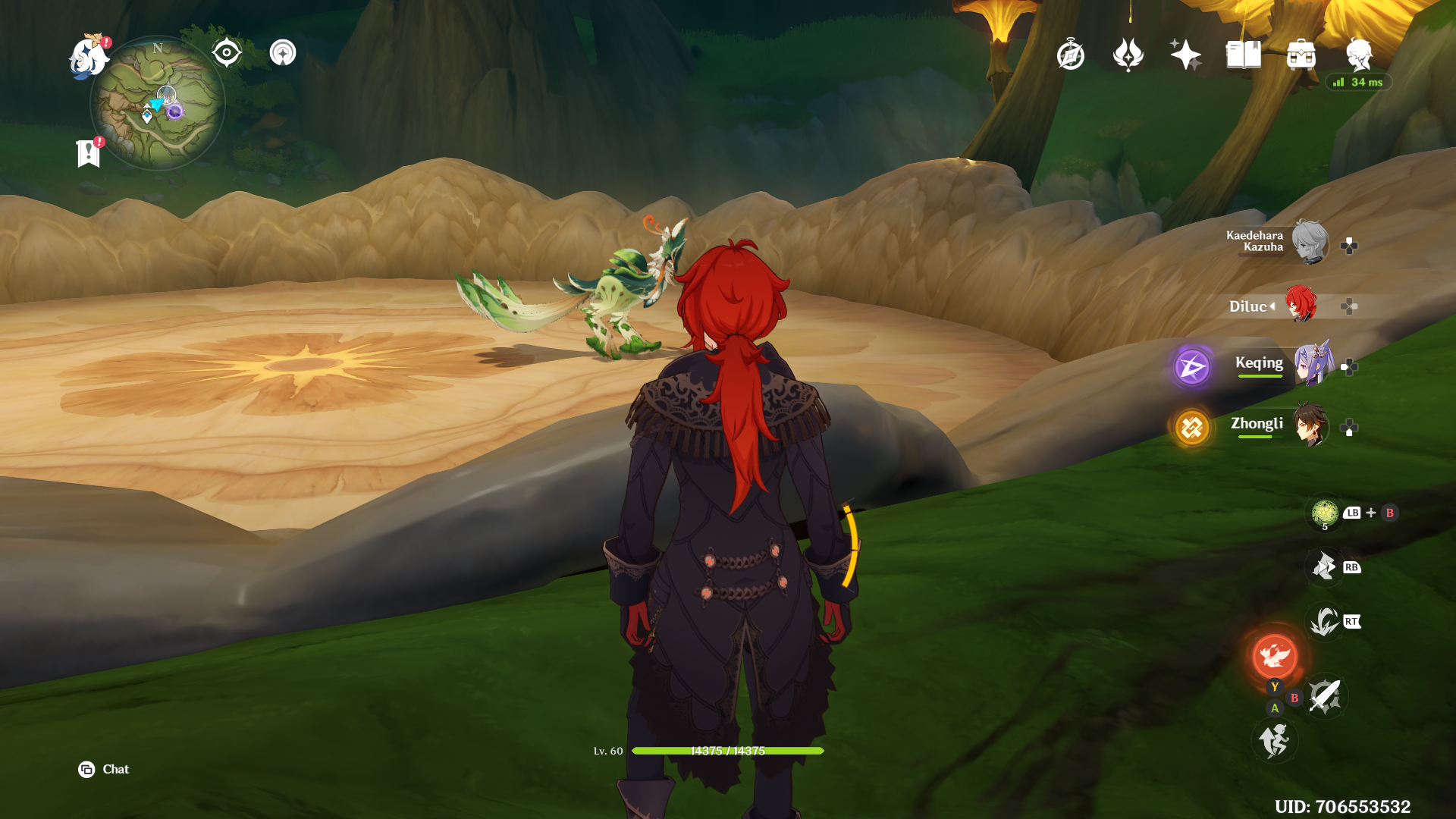This screenshot has height=819, width=1456.
Task: Activate the Elemental Sight eye icon
Action: coord(225,53)
